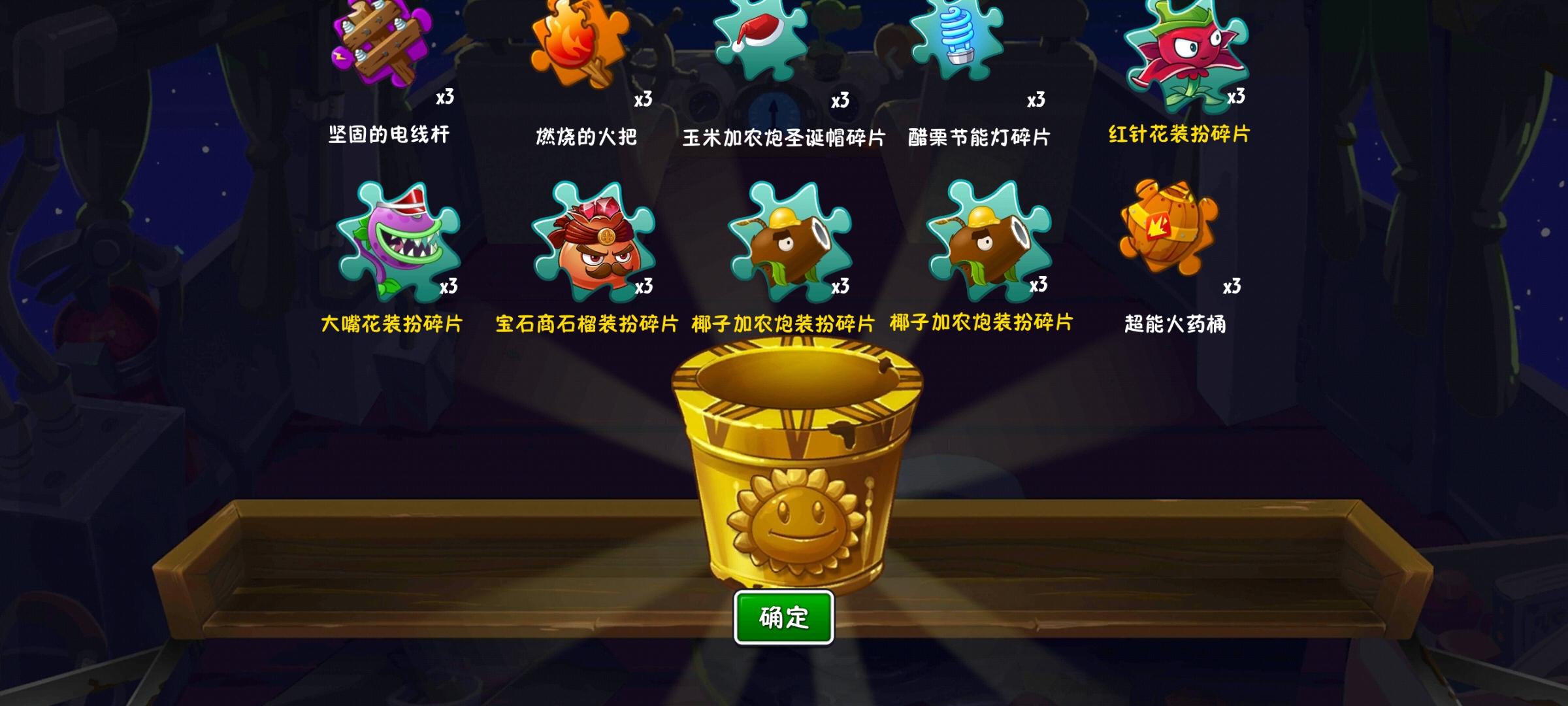This screenshot has height=706, width=1568.
Task: Click the x3 count under the torch piece
Action: tap(643, 99)
